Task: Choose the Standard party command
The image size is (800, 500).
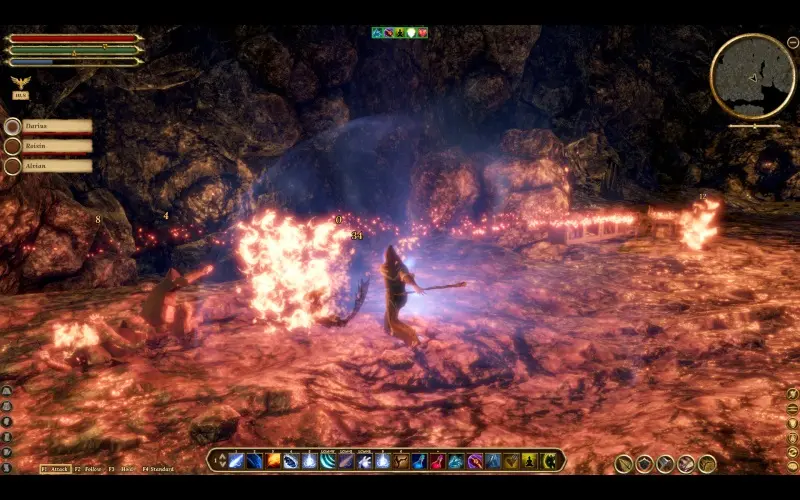Action: click(x=158, y=468)
